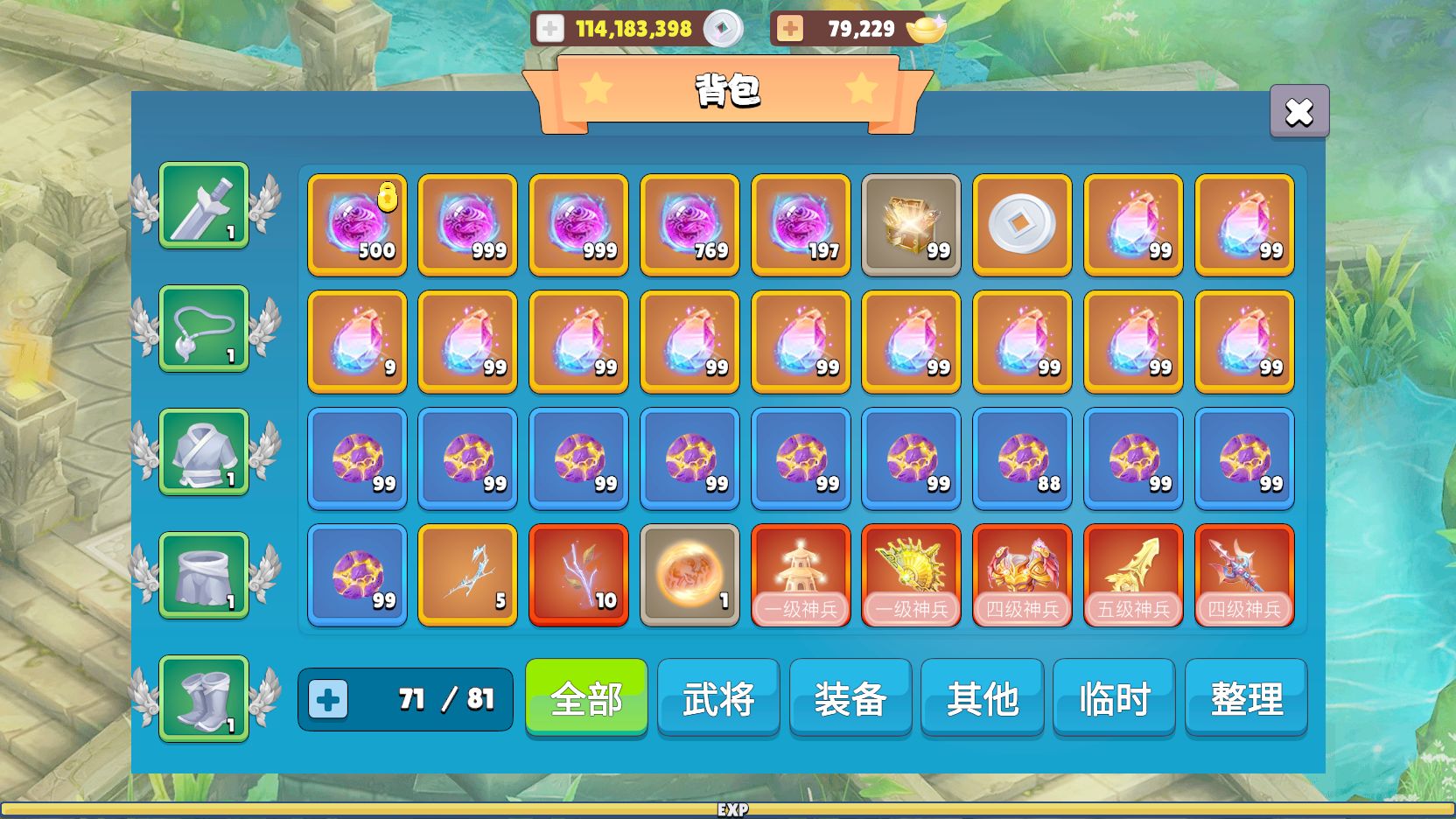
Task: Select the pink crystal stack showing 9
Action: click(356, 341)
